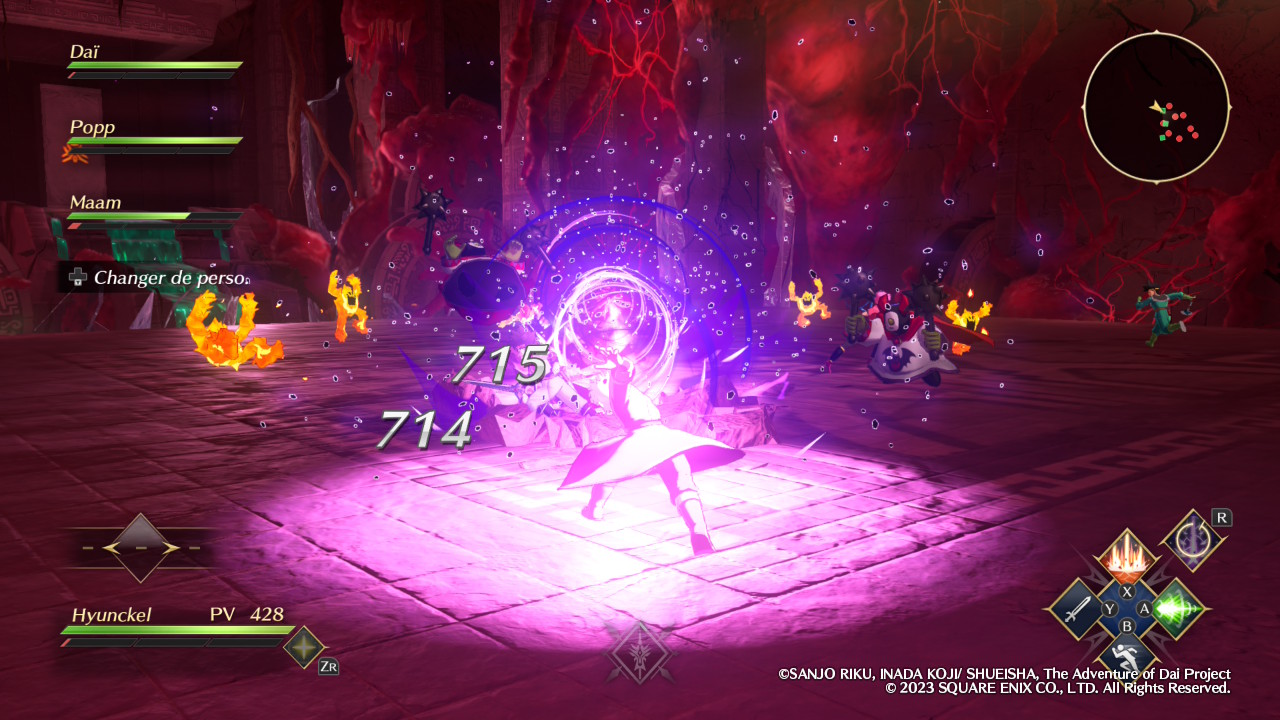Screen dimensions: 1280x720
Task: Open the empty item selector diamond
Action: 140,548
